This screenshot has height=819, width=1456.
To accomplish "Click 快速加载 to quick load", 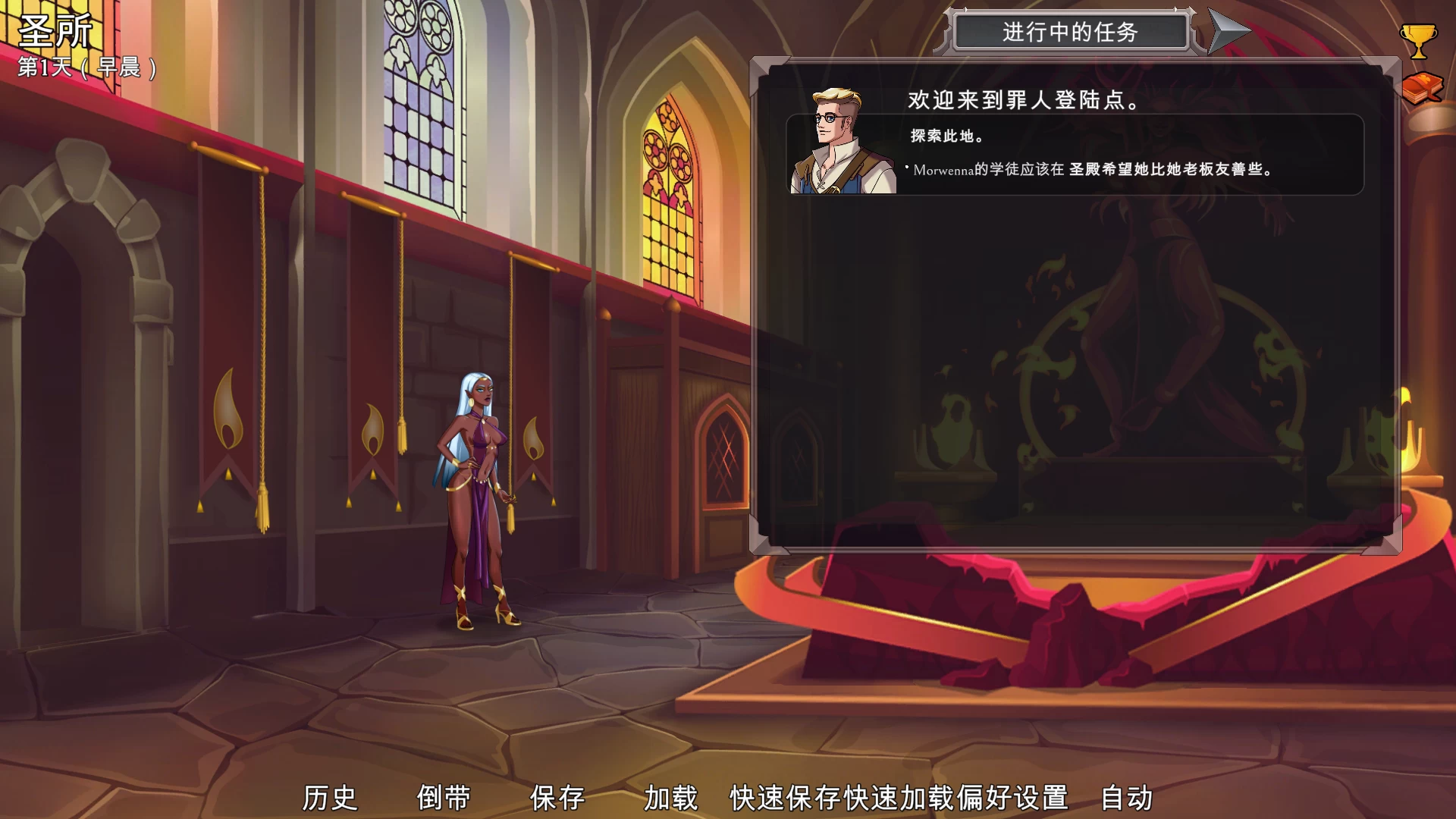I will pos(899,796).
